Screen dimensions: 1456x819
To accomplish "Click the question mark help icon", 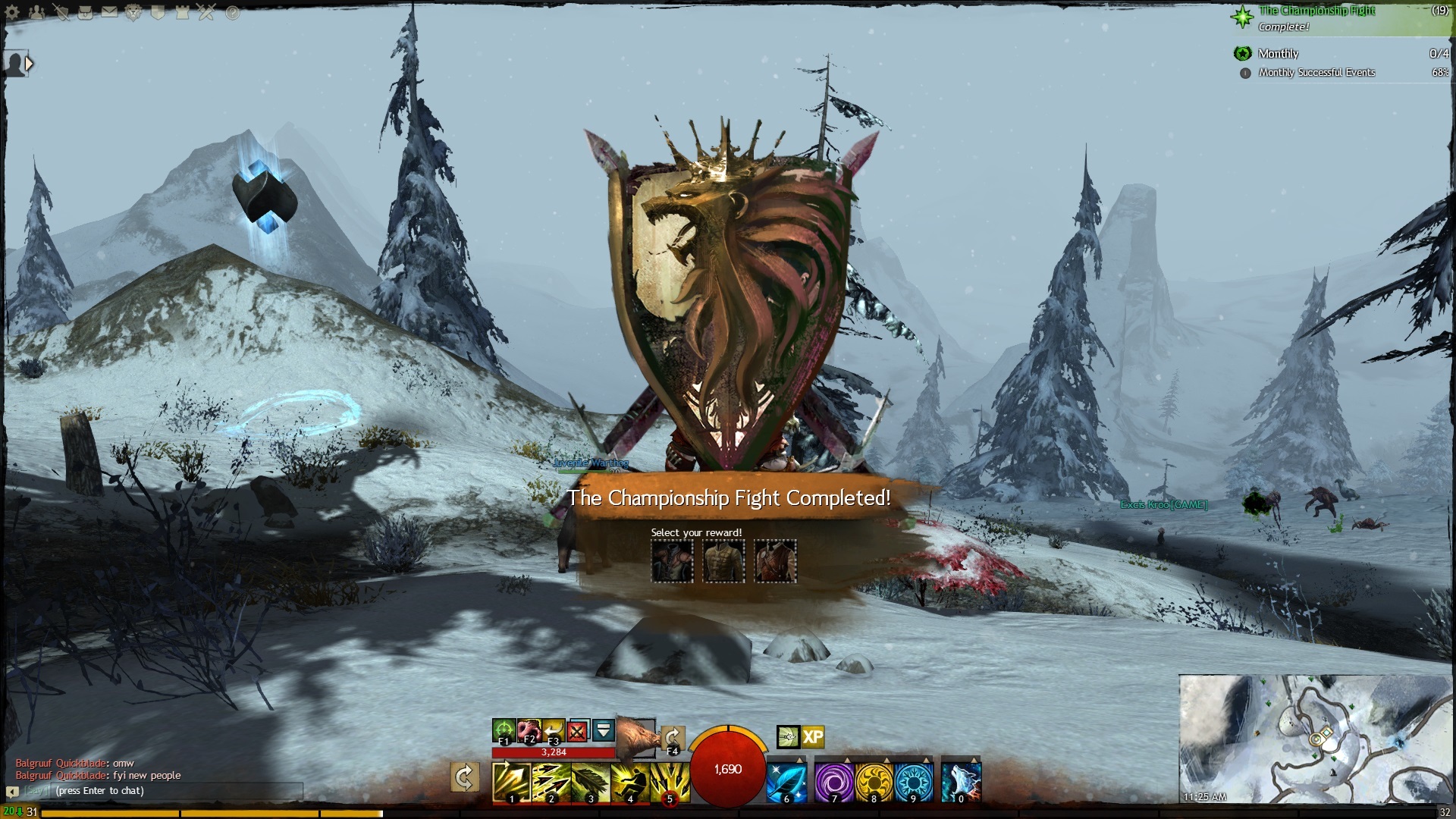I will 232,12.
